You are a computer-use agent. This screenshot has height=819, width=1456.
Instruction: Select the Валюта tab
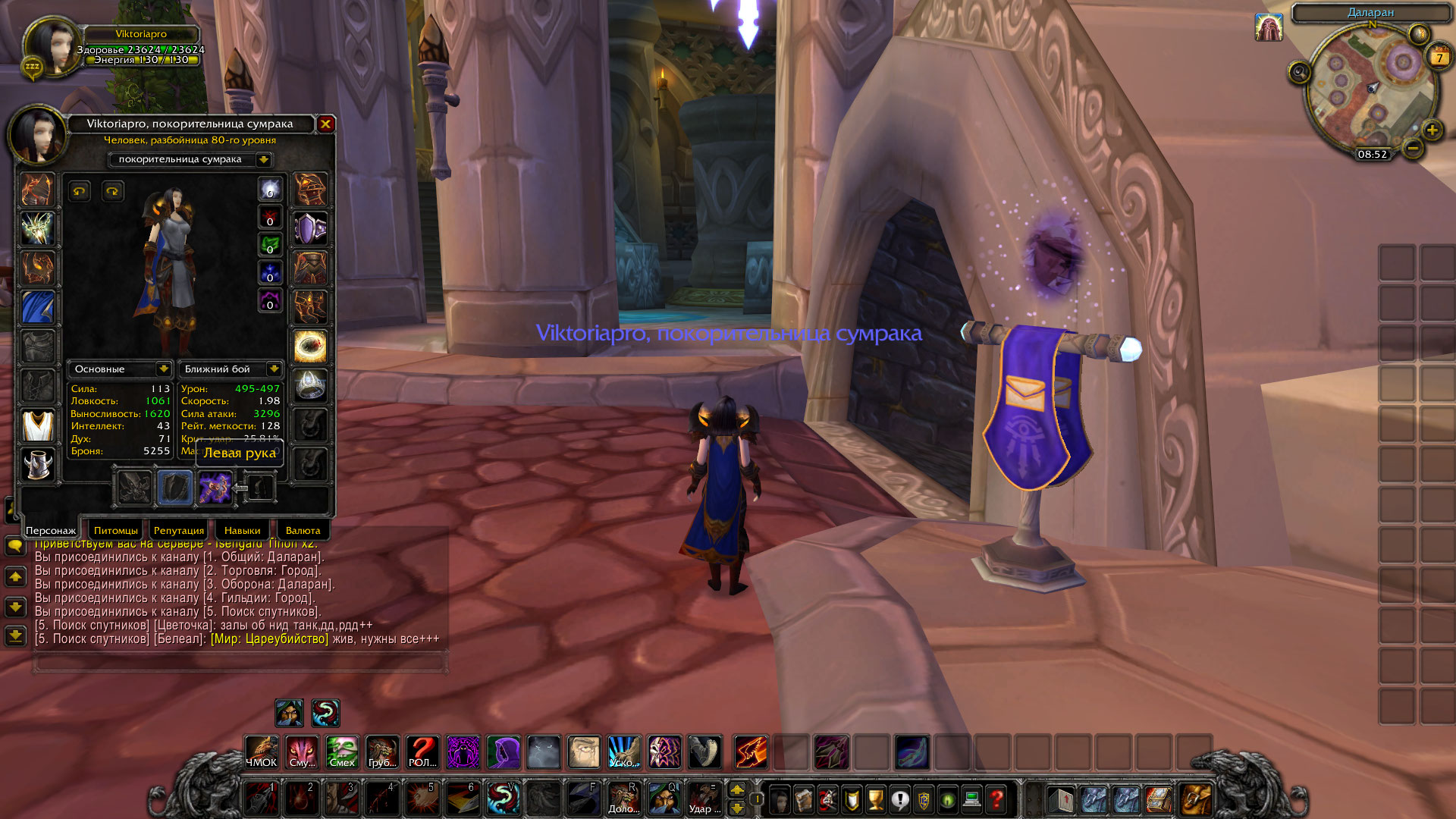coord(303,530)
